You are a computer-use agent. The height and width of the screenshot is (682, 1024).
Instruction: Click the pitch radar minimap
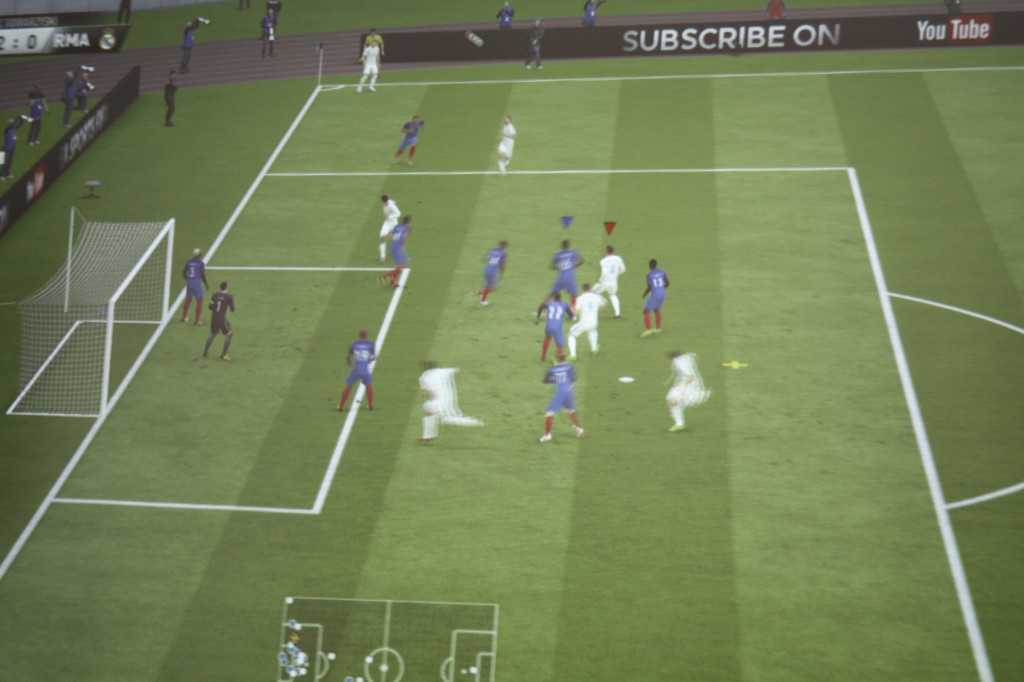[x=388, y=640]
